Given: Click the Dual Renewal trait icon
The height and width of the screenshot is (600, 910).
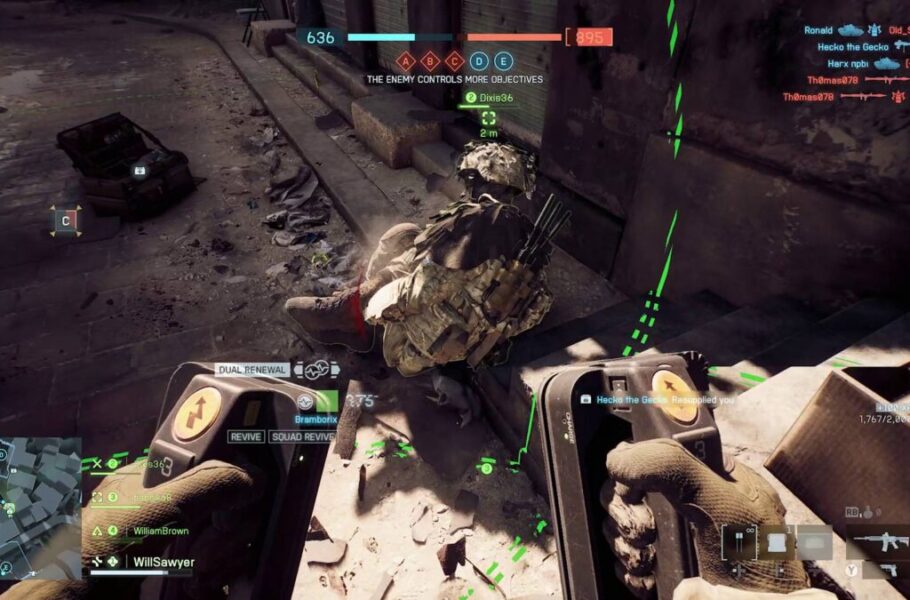Looking at the screenshot, I should [x=317, y=369].
